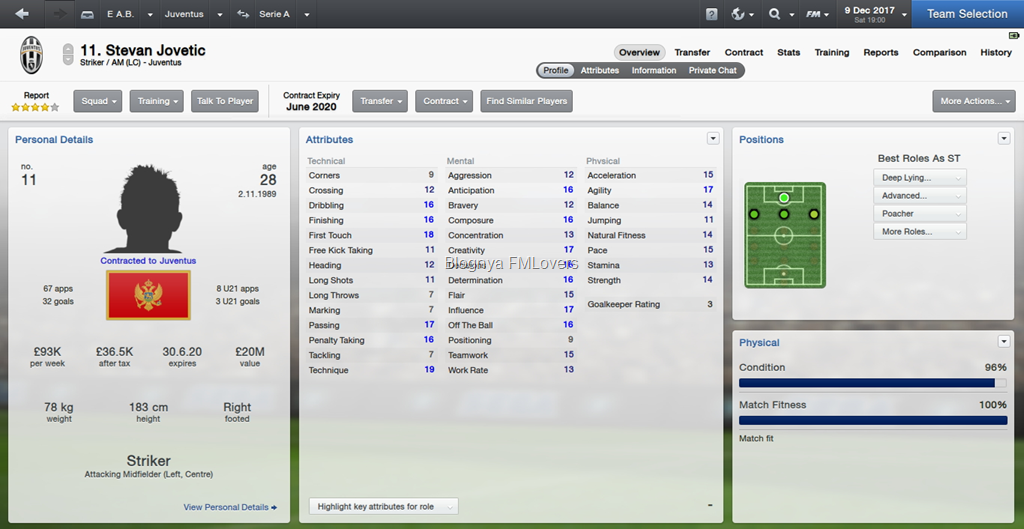Select the Attributes sub-tab
Image resolution: width=1024 pixels, height=529 pixels.
pos(600,71)
